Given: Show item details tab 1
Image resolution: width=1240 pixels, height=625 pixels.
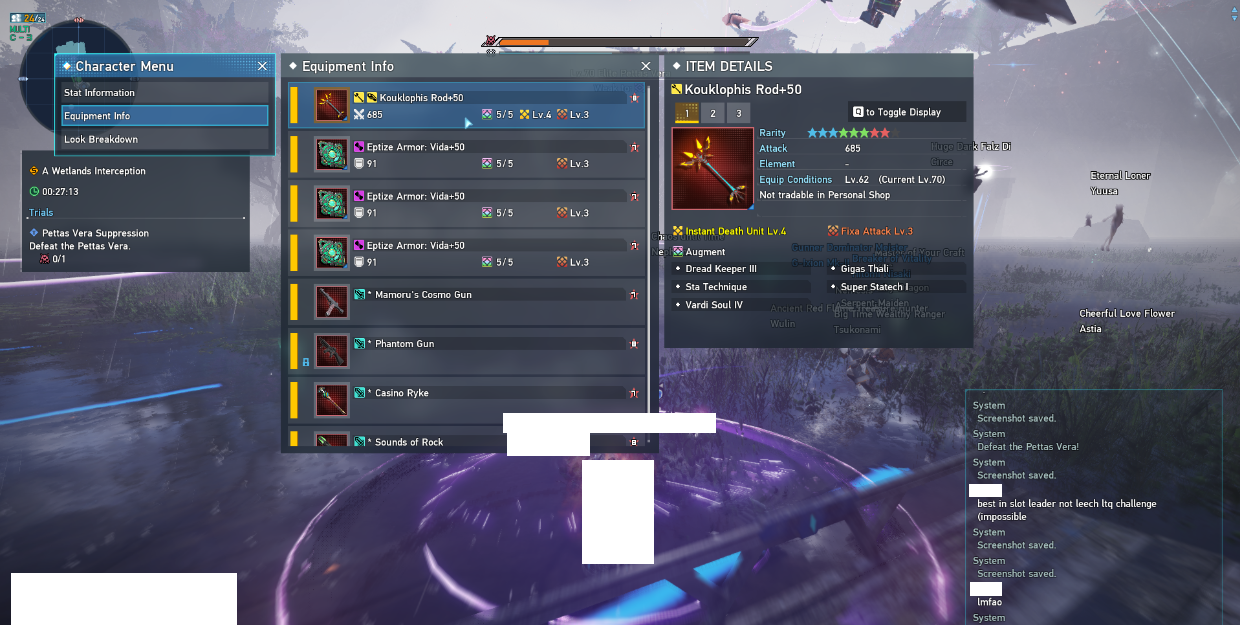Looking at the screenshot, I should click(x=687, y=113).
